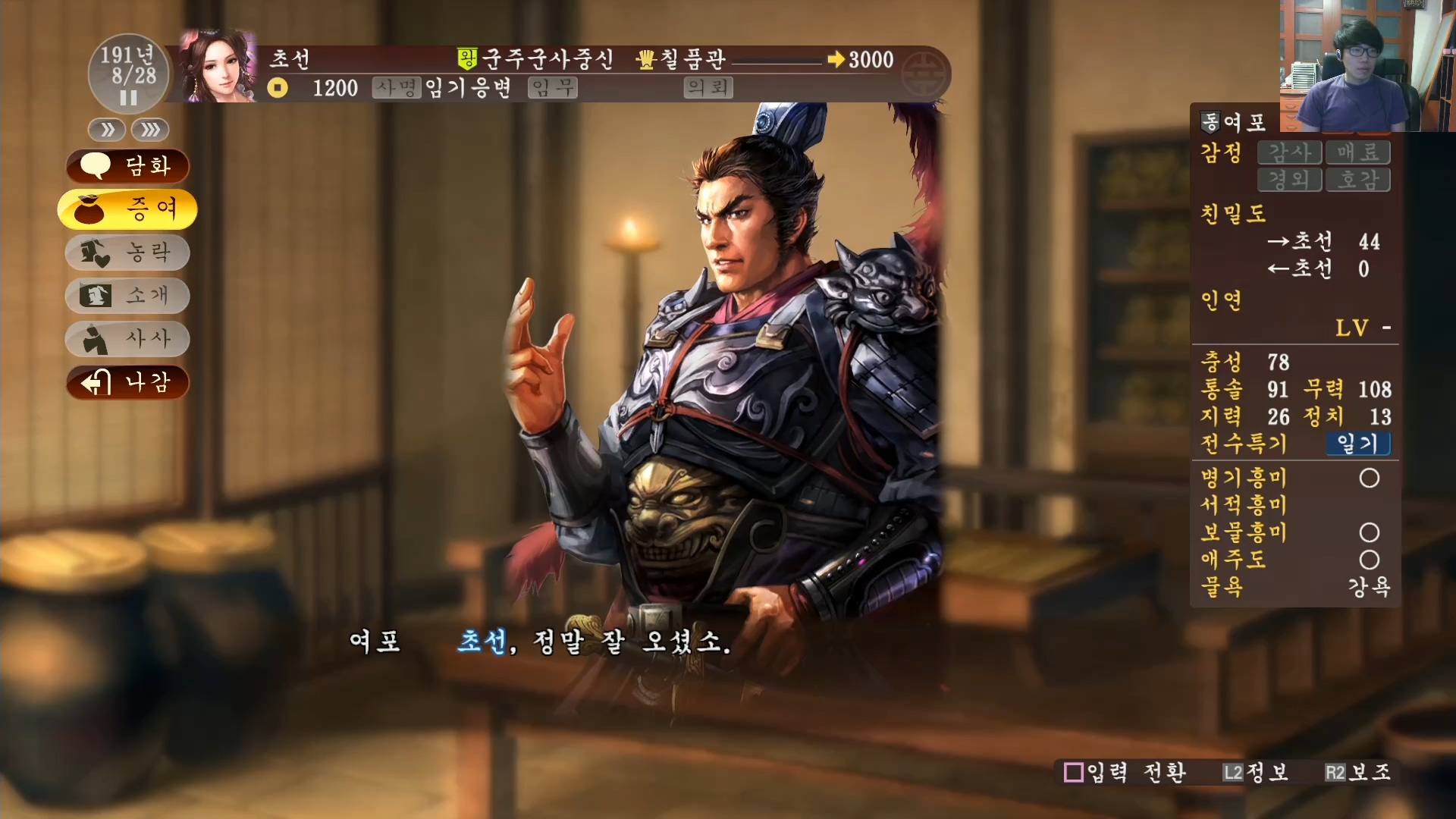
Task: Toggle the 애주도 drinking interest circle
Action: pos(1370,560)
